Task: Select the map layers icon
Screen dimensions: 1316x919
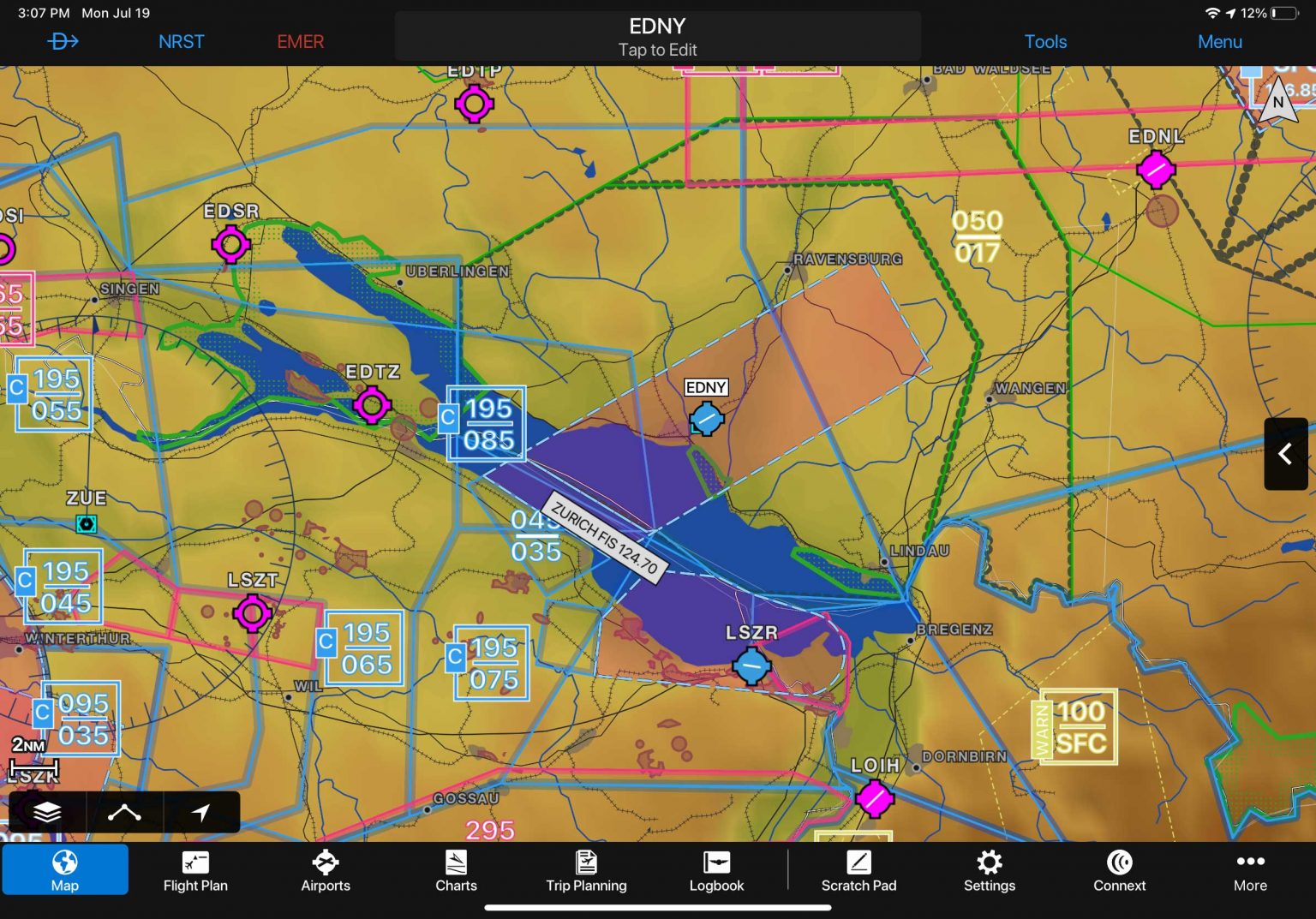Action: pyautogui.click(x=47, y=812)
